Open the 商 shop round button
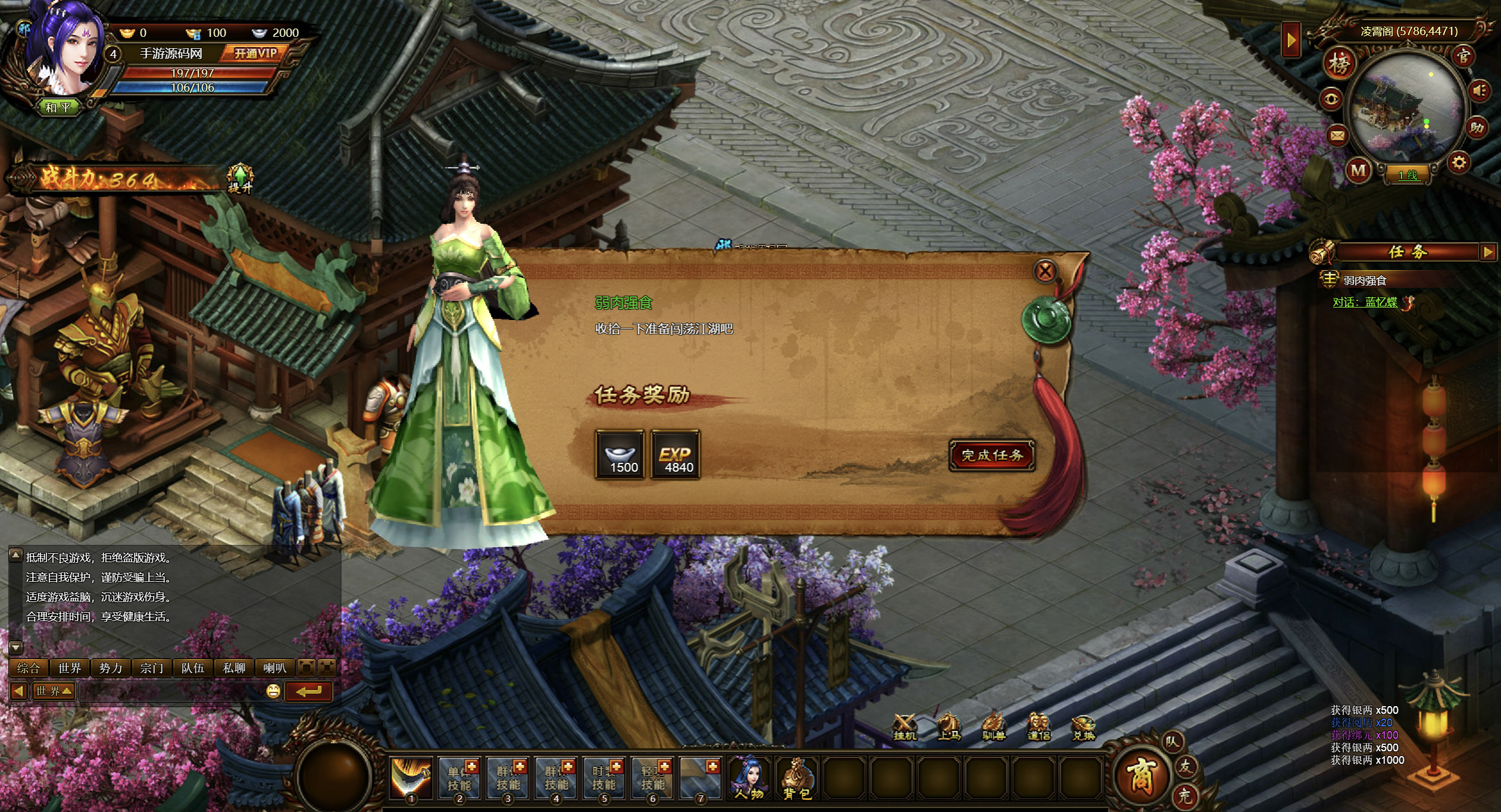The height and width of the screenshot is (812, 1501). (1140, 775)
